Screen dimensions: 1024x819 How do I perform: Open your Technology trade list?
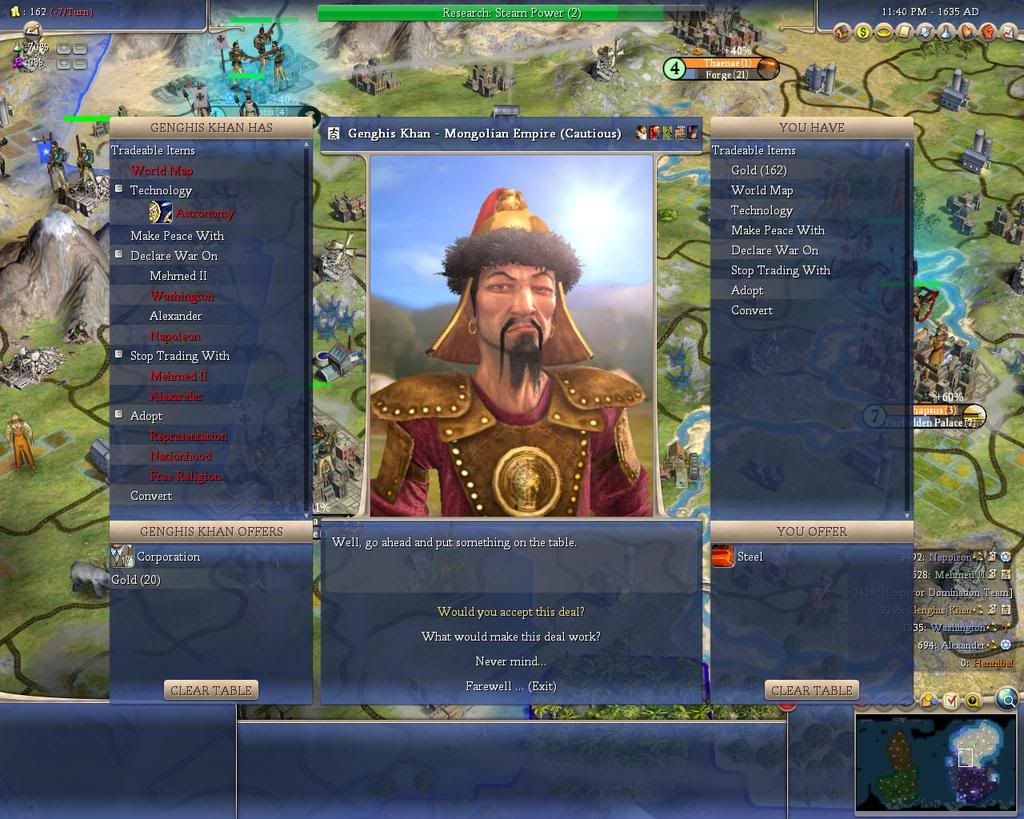coord(761,210)
